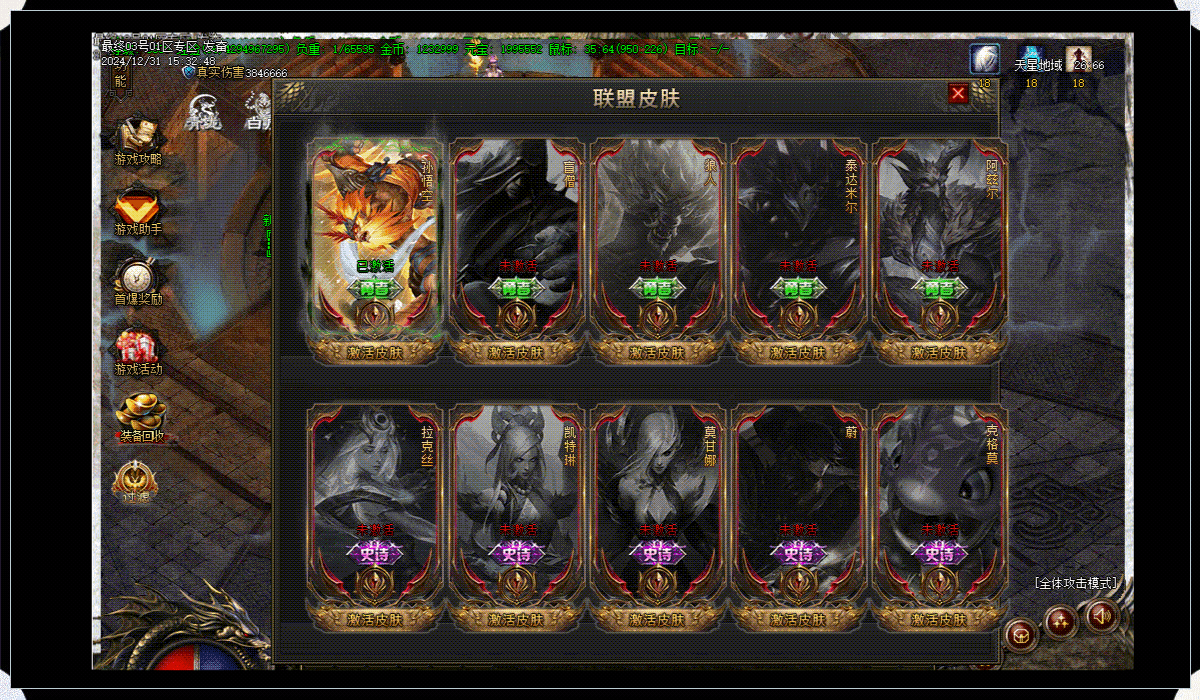Click 激活皮肤 under the 拉克丝 card

(375, 619)
